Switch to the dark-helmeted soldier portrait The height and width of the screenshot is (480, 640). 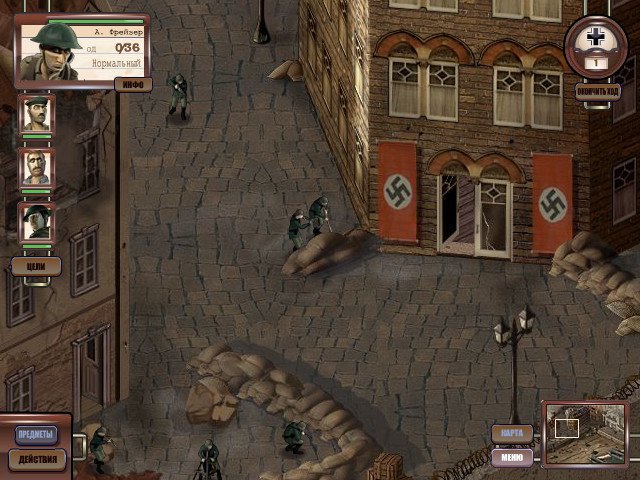(37, 221)
